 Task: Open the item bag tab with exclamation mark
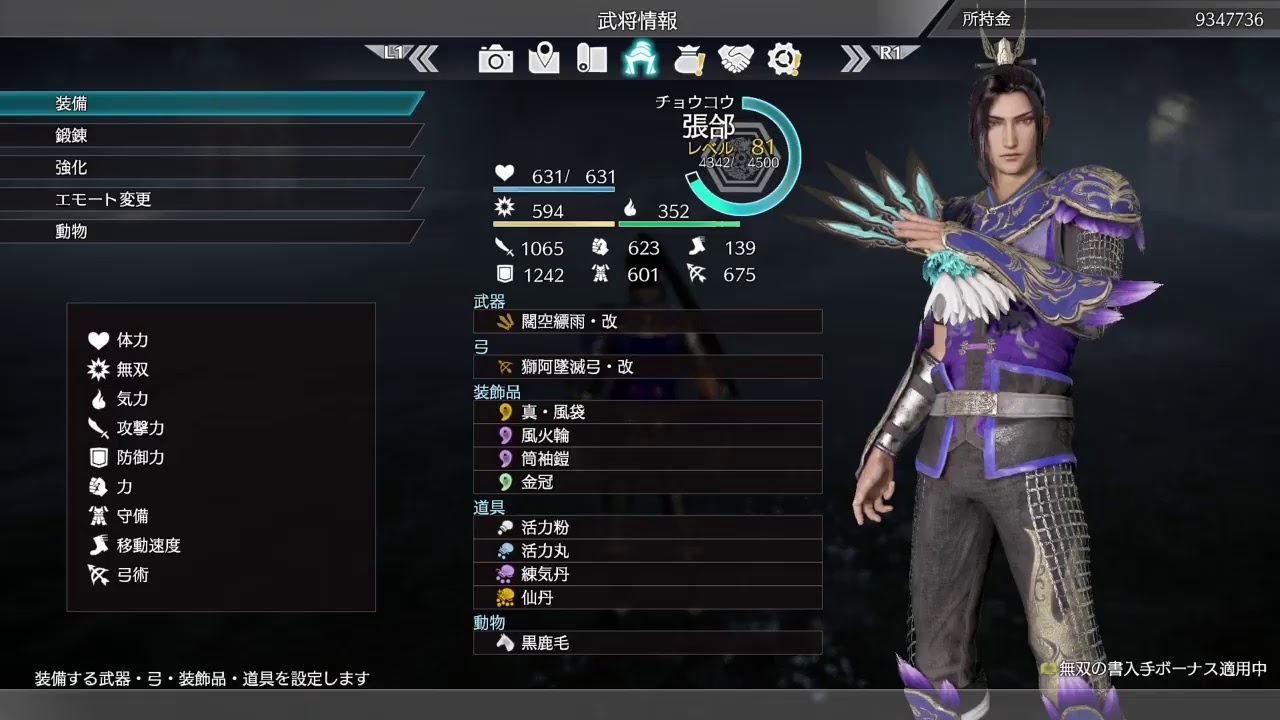(689, 59)
